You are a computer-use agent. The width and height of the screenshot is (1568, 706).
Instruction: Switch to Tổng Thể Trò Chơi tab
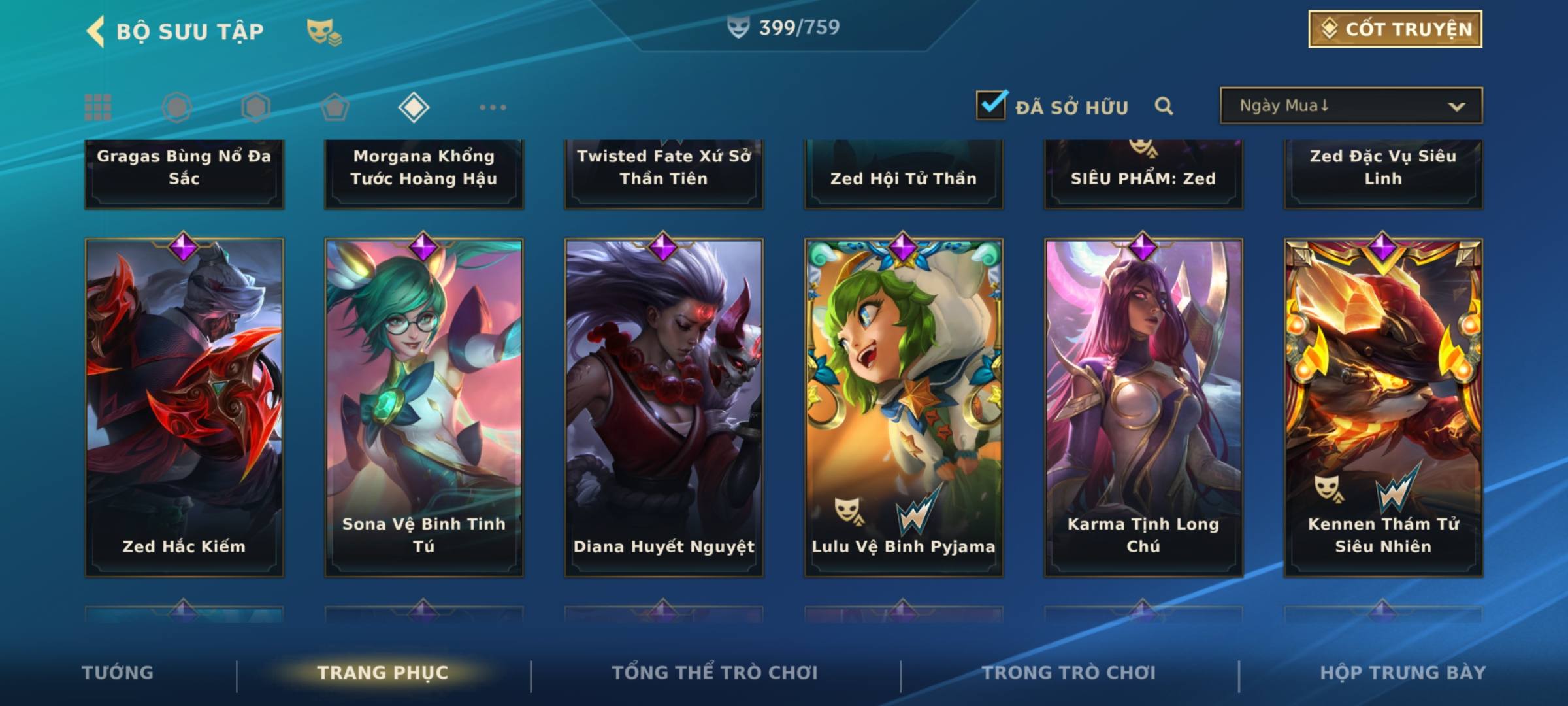[715, 673]
